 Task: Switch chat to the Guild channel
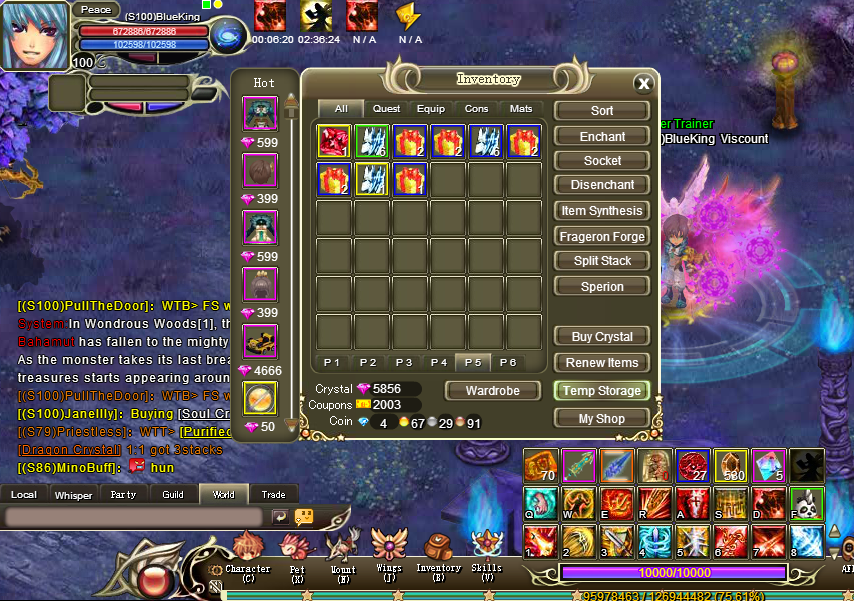pos(173,494)
